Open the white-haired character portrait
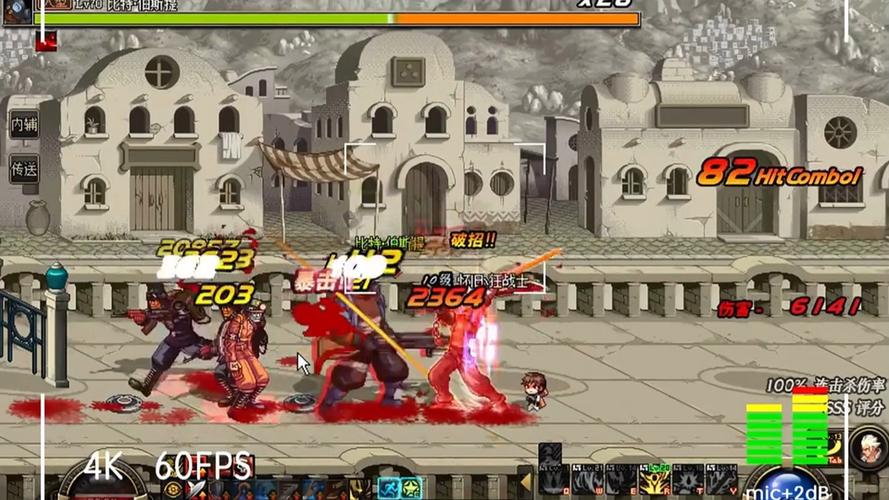Image resolution: width=889 pixels, height=500 pixels. point(867,447)
